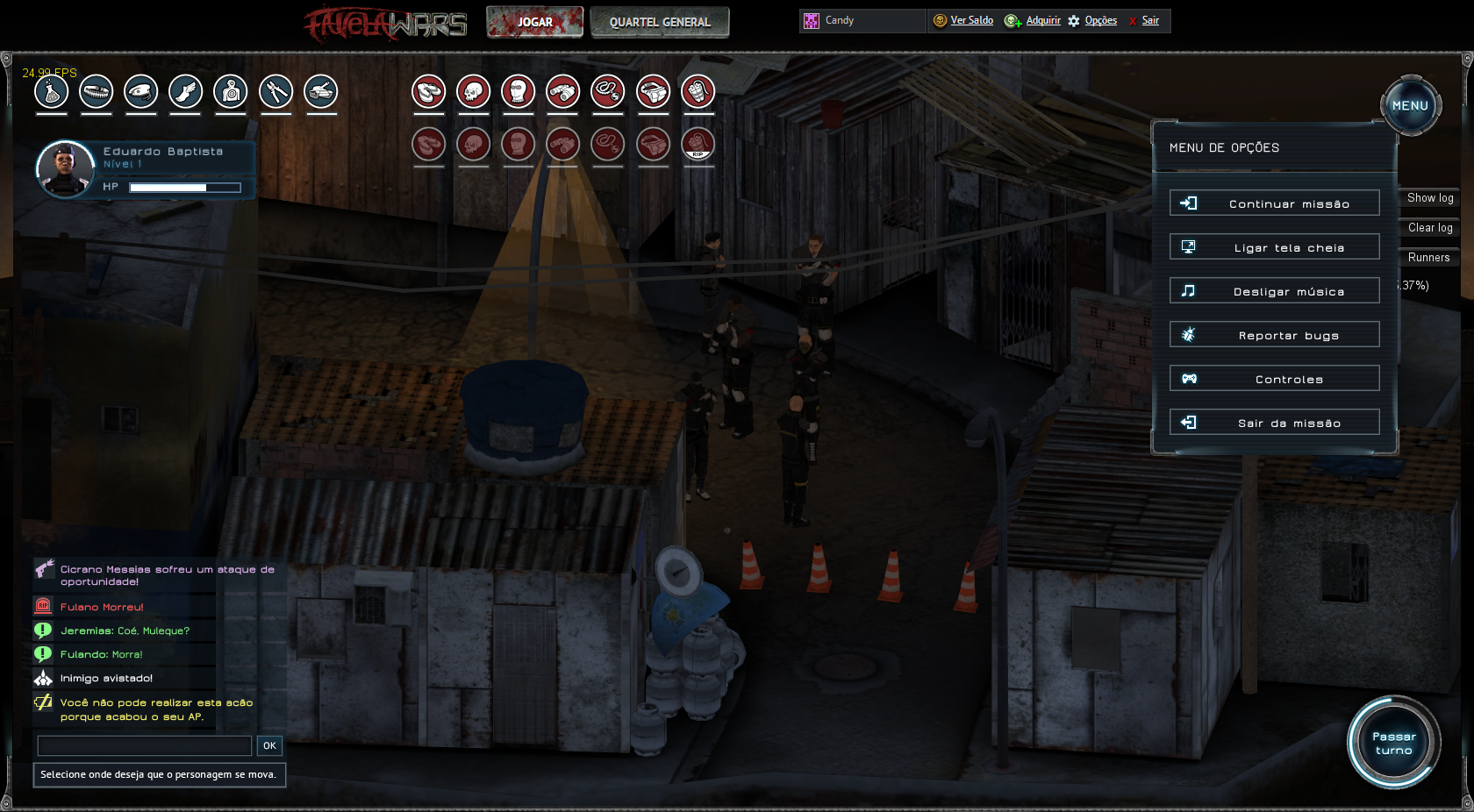Select Eduardo Baptista's character portrait
The image size is (1474, 812).
point(65,169)
